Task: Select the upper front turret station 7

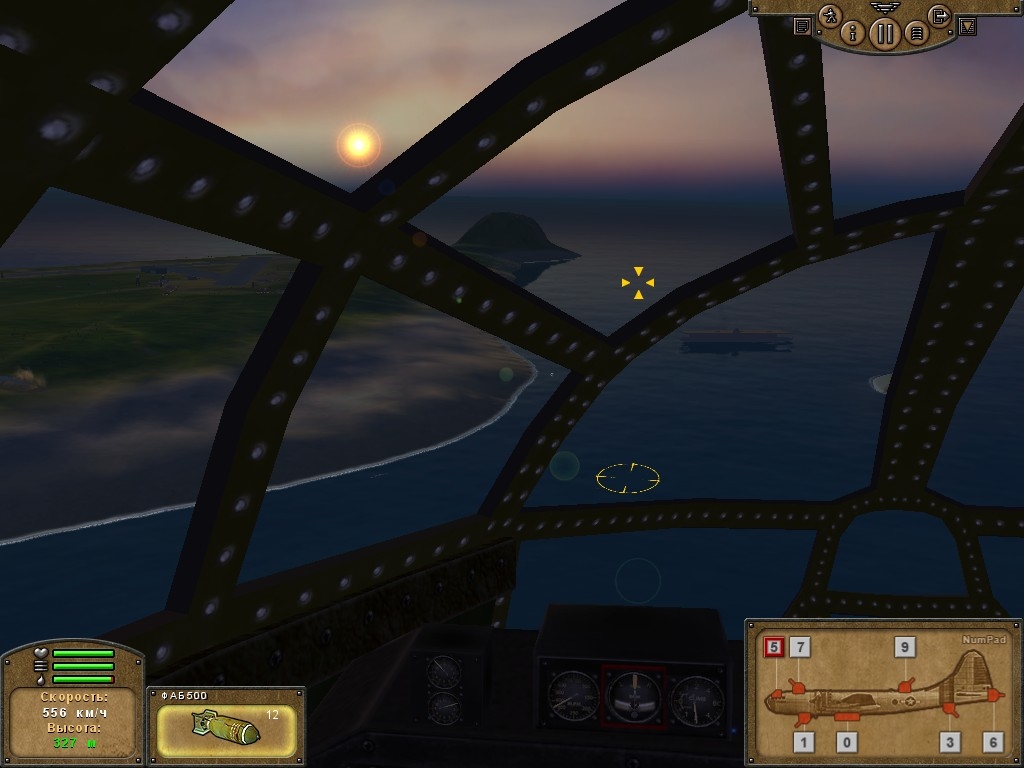Action: tap(800, 647)
